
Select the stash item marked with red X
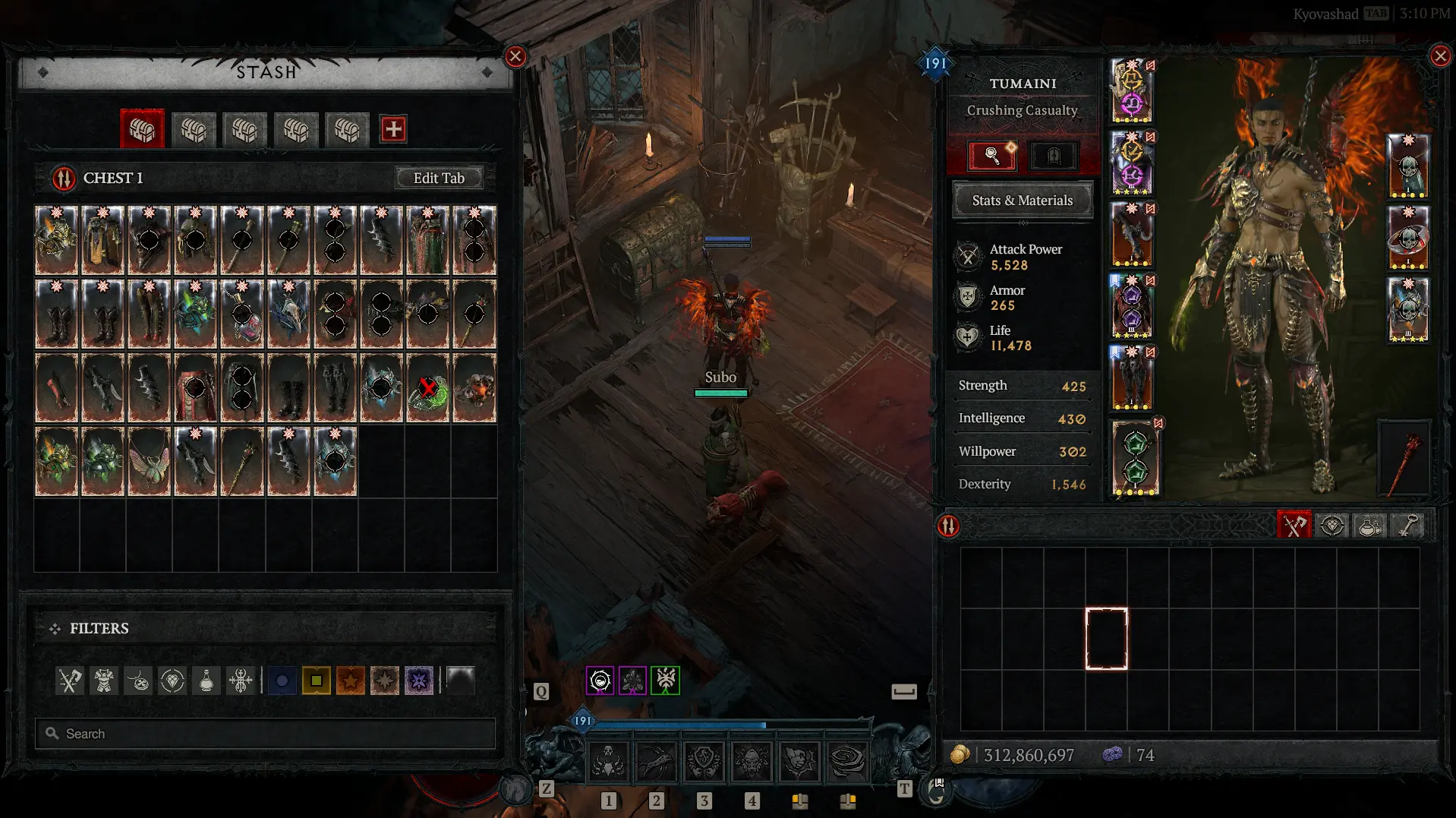coord(428,388)
